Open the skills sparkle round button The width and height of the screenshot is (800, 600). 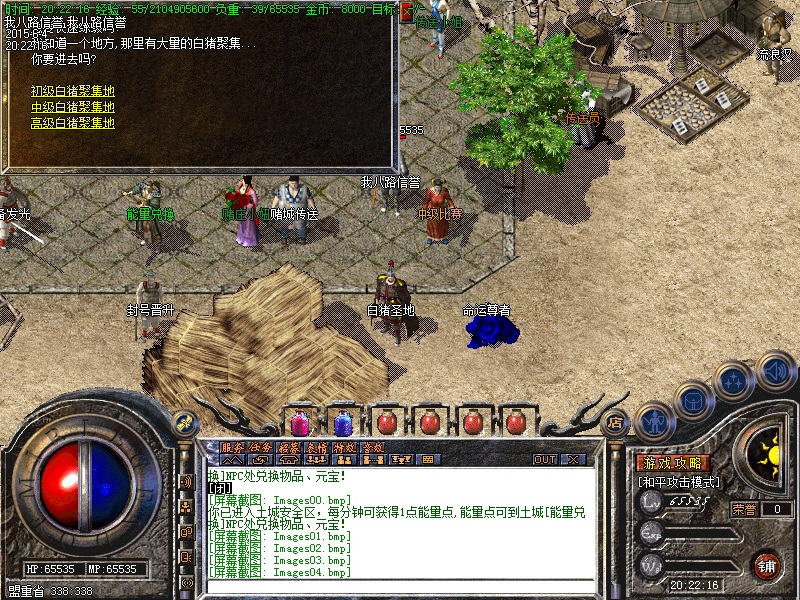coord(735,381)
